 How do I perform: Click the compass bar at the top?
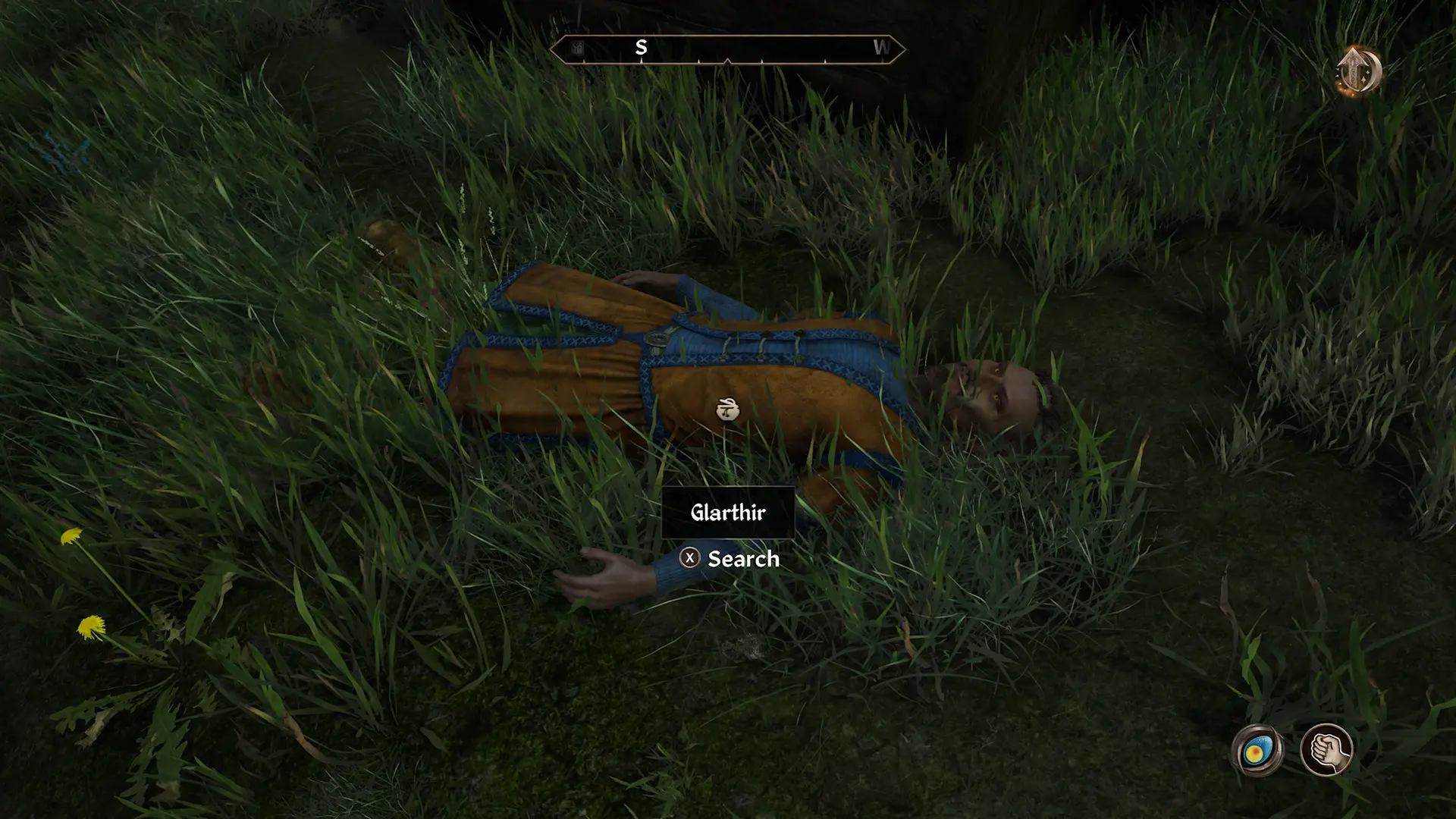726,49
